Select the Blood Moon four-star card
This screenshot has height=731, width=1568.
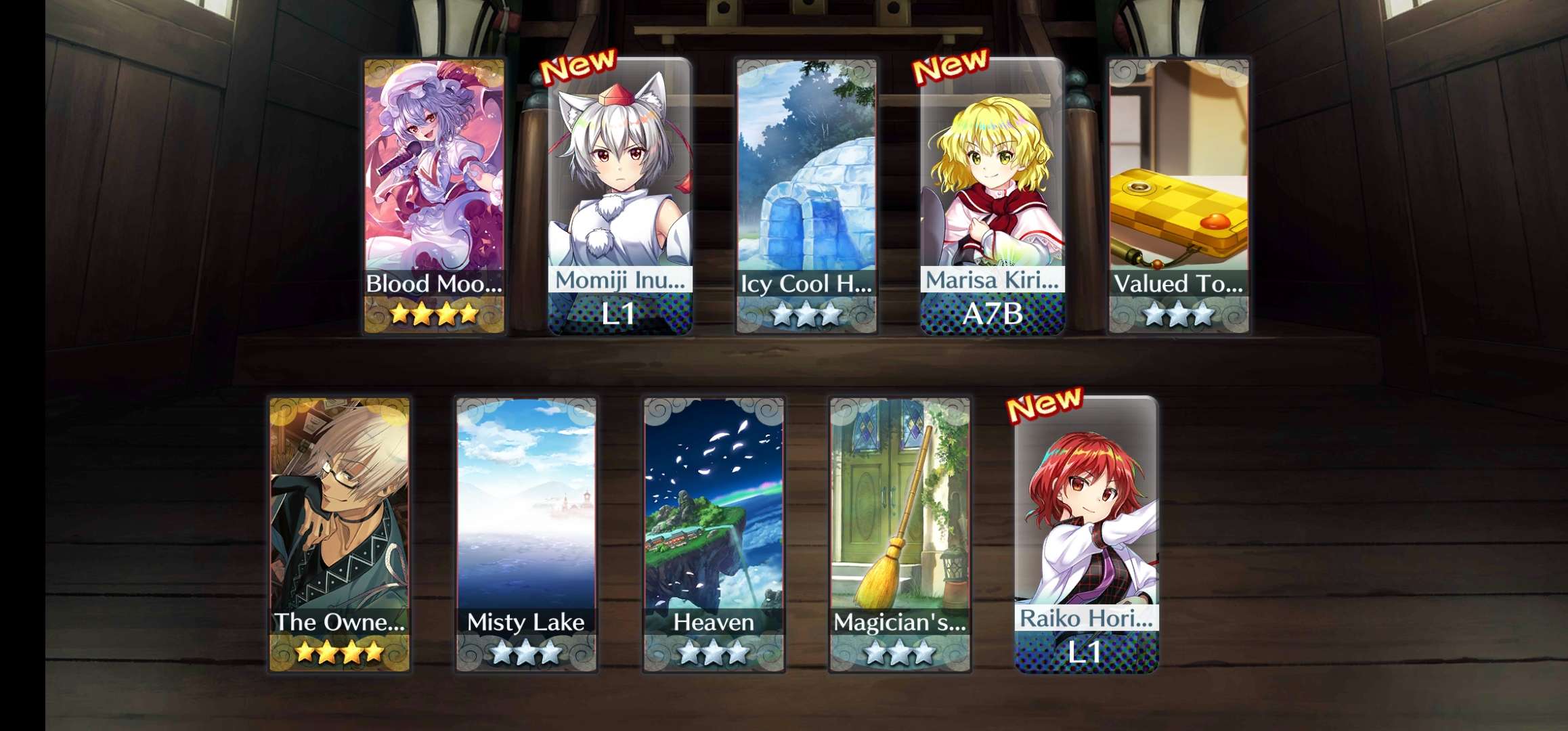[x=434, y=196]
